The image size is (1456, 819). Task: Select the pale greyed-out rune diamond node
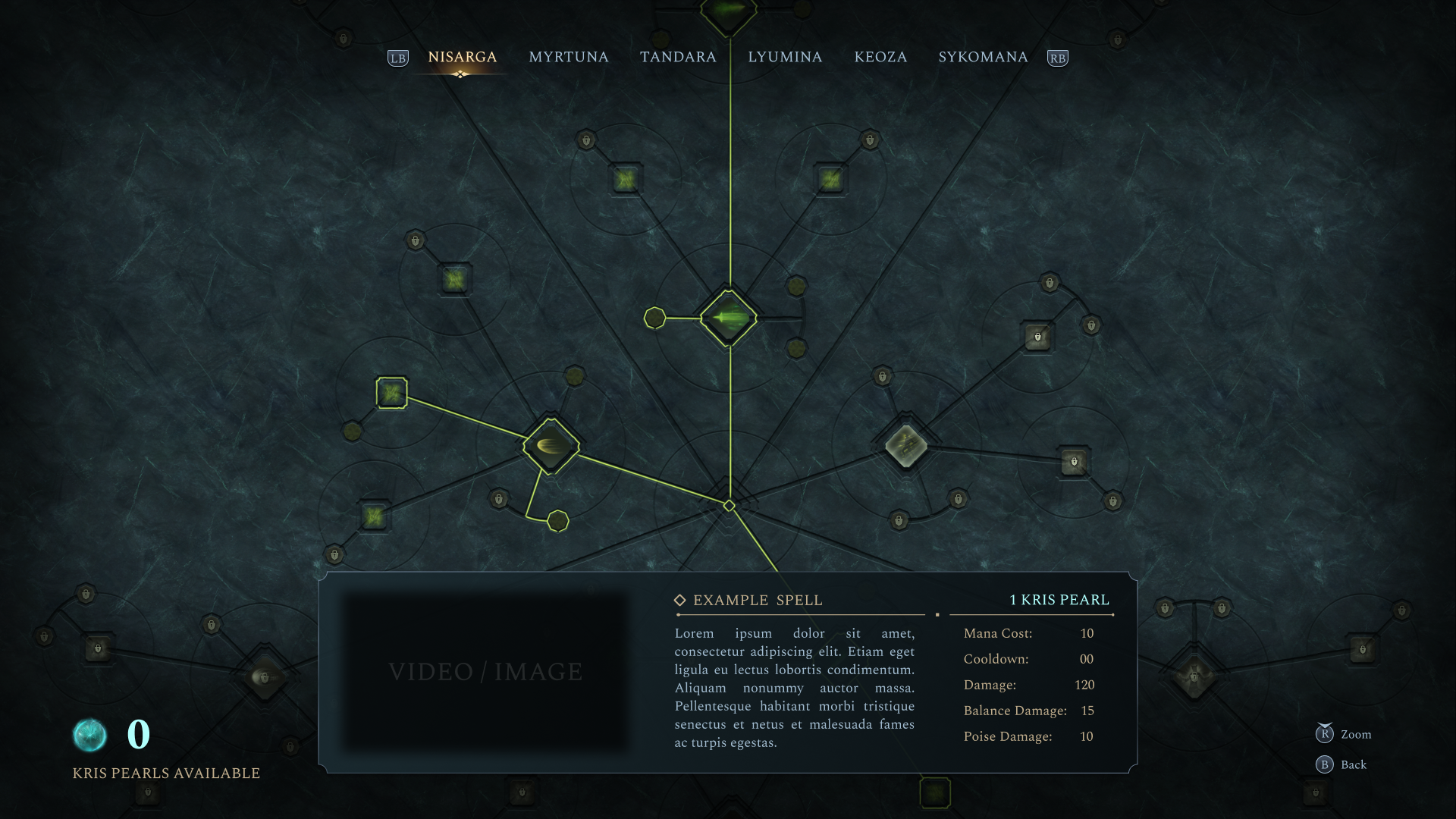coord(905,445)
